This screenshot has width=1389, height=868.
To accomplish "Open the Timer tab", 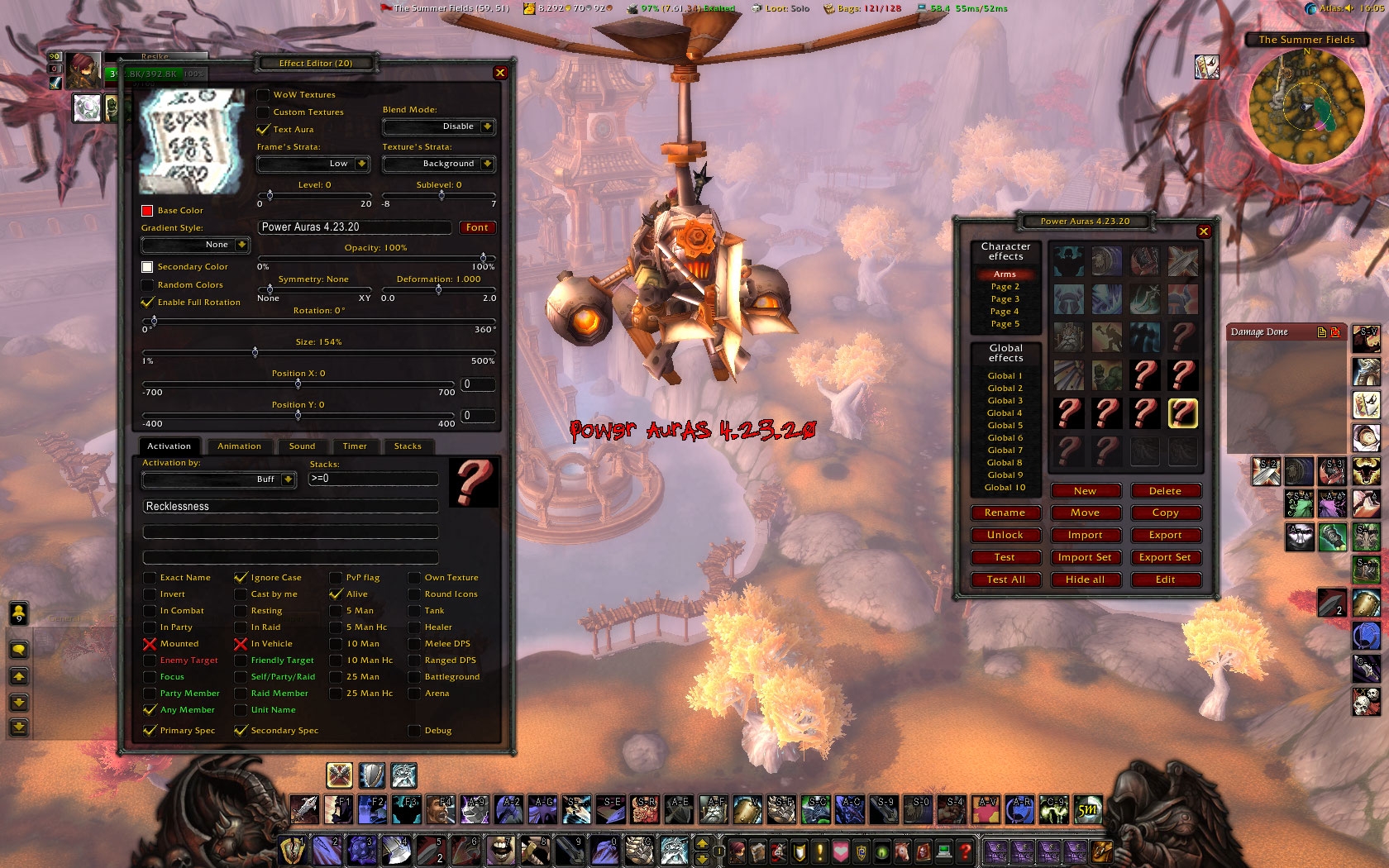I will [x=355, y=446].
